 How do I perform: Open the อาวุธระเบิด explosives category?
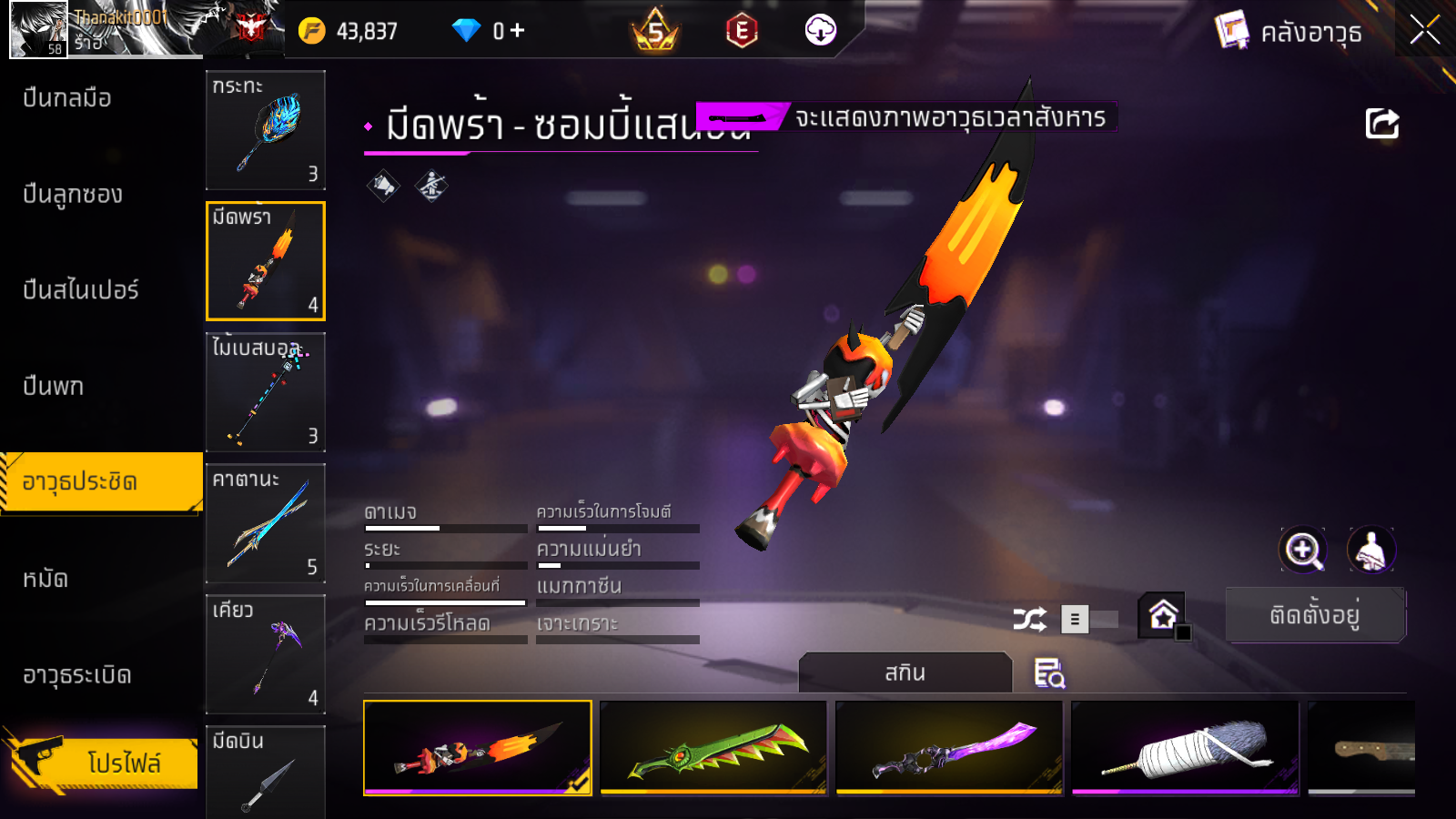[x=77, y=675]
